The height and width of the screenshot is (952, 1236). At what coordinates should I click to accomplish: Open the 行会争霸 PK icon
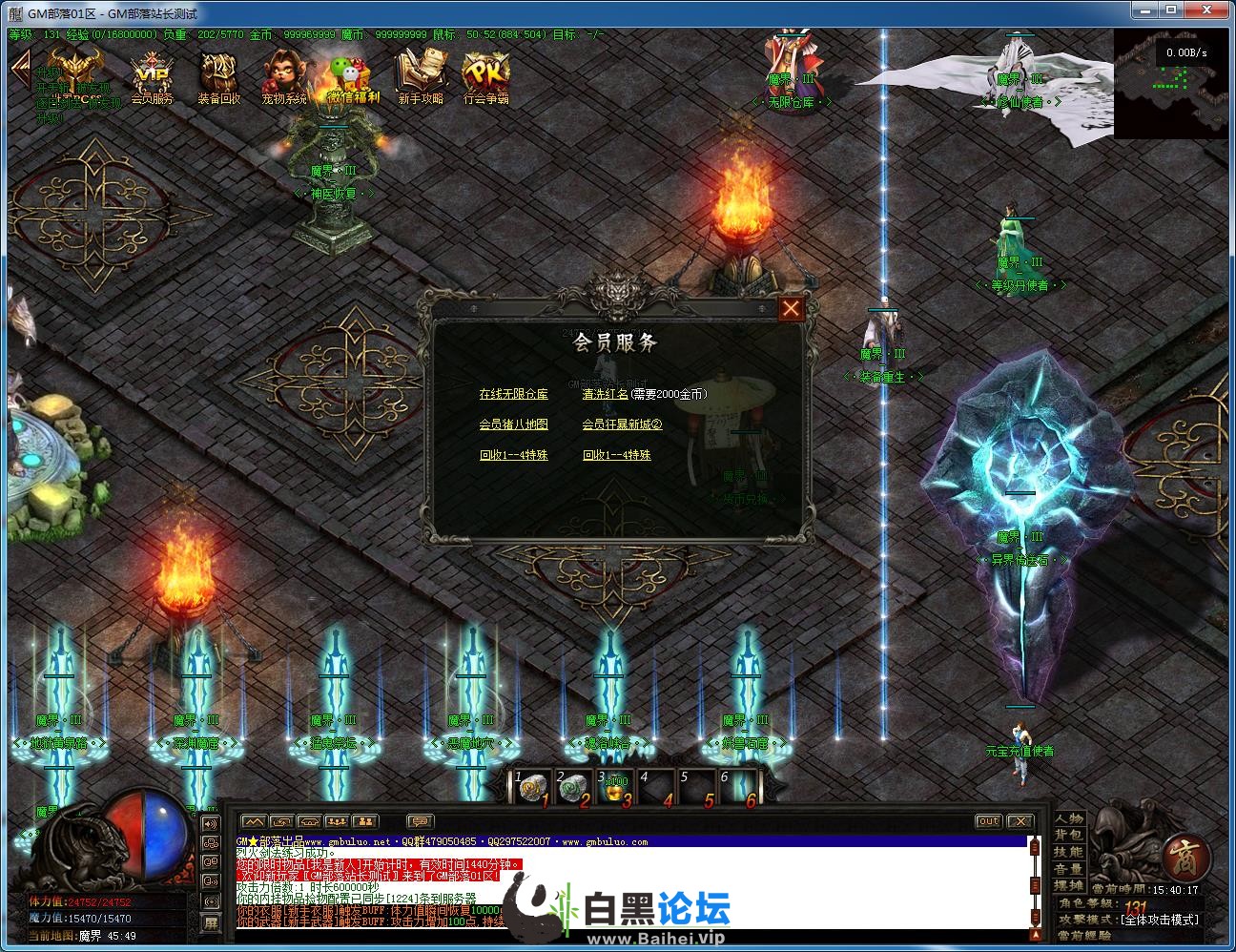(x=485, y=78)
